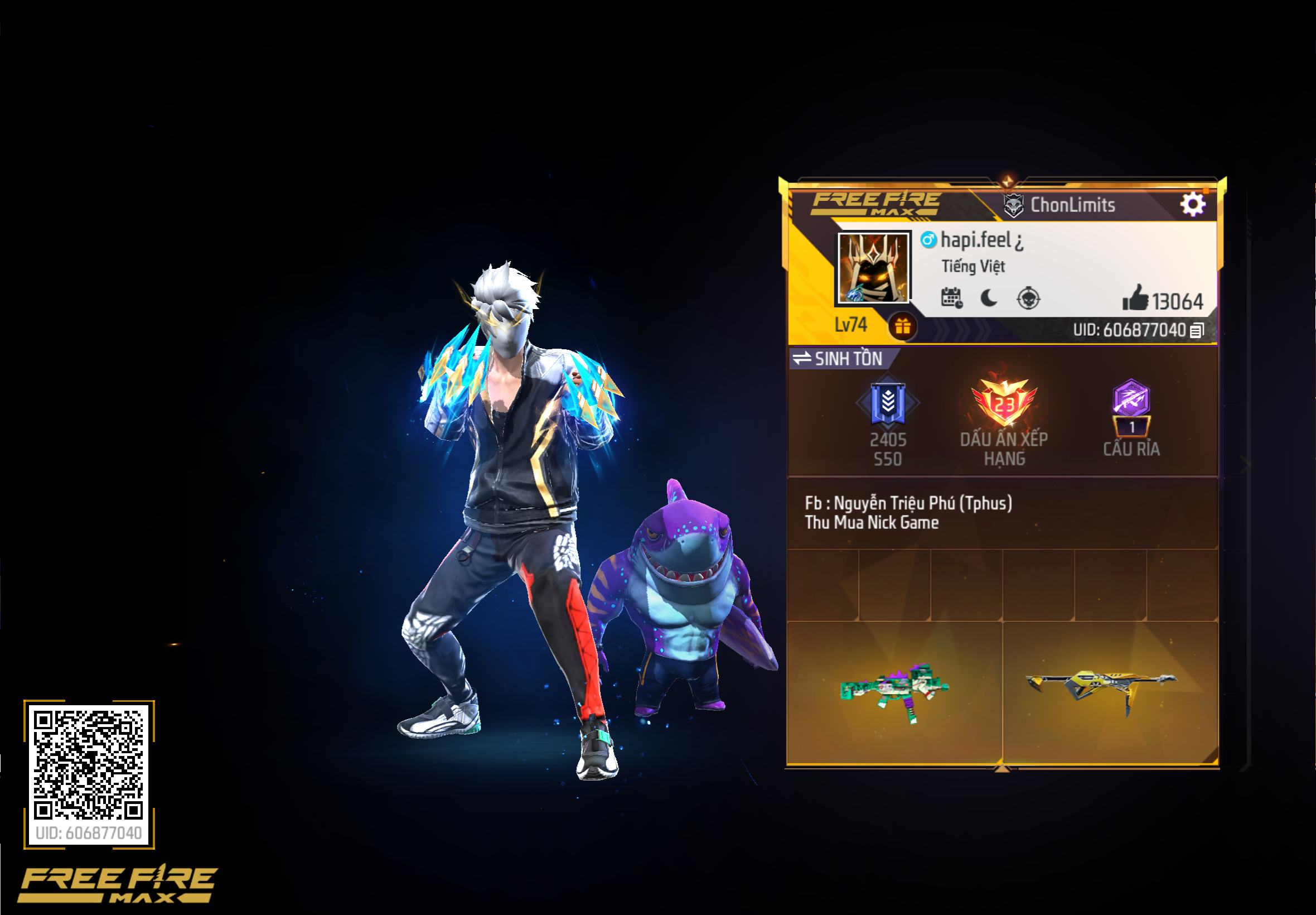Toggle the SINH TỒN mode switcher arrows
This screenshot has height=915, width=1316.
coord(801,359)
